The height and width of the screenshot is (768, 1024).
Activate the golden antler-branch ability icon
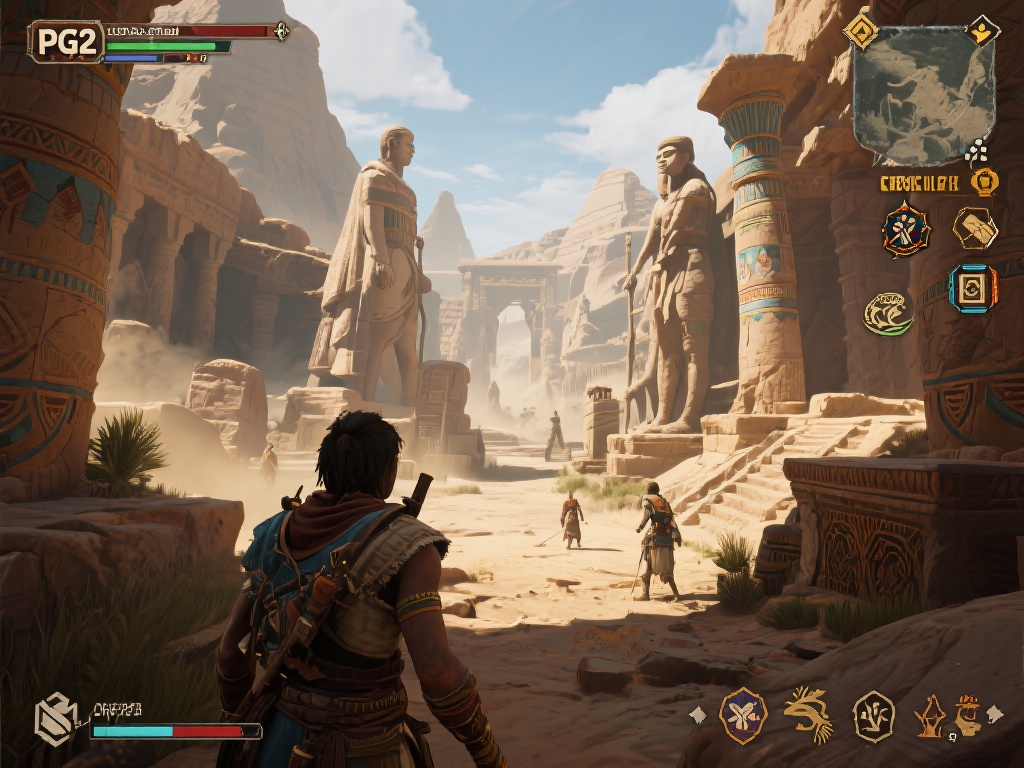tap(808, 714)
